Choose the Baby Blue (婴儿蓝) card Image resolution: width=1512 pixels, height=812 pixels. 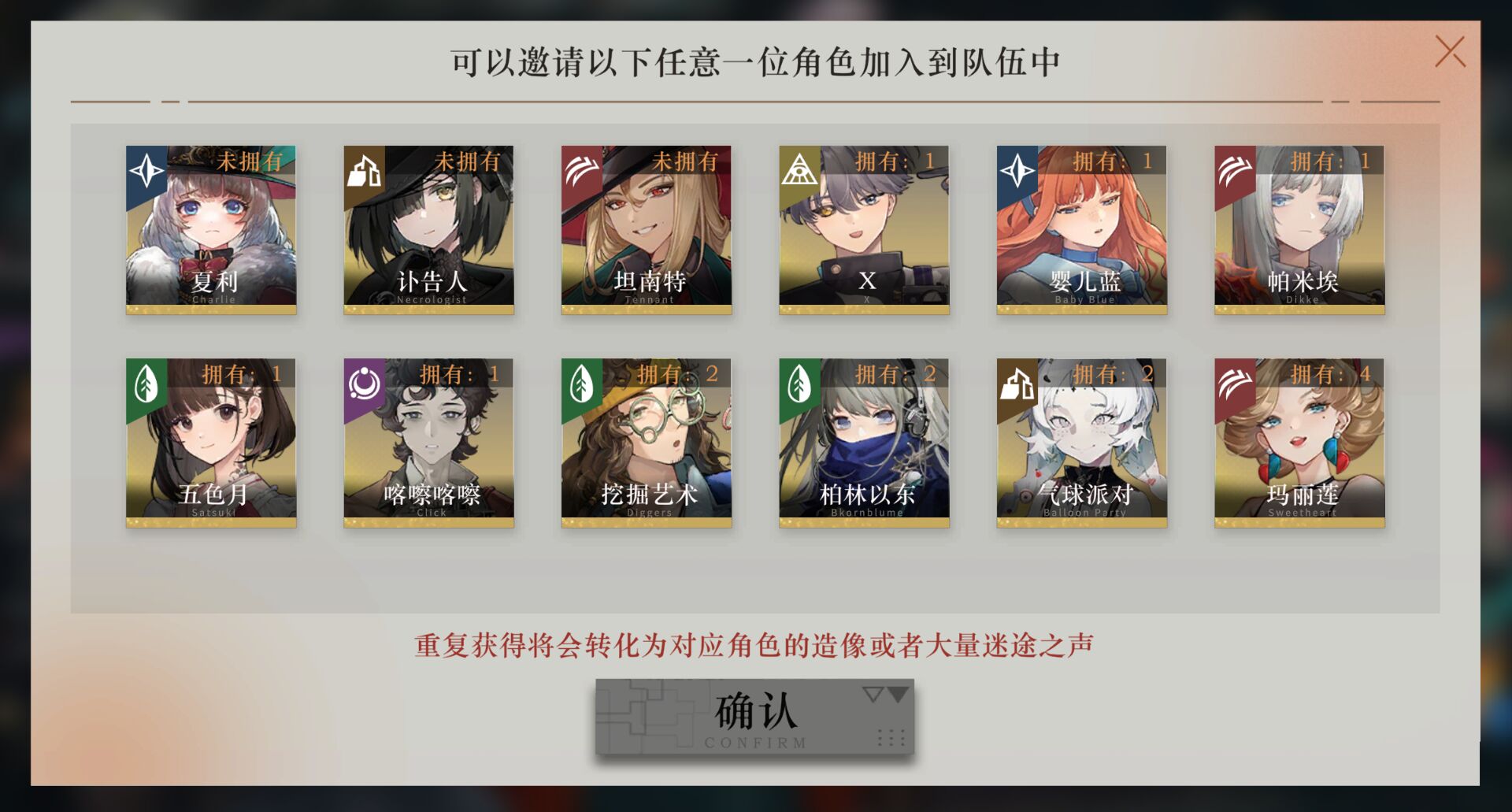(1081, 228)
